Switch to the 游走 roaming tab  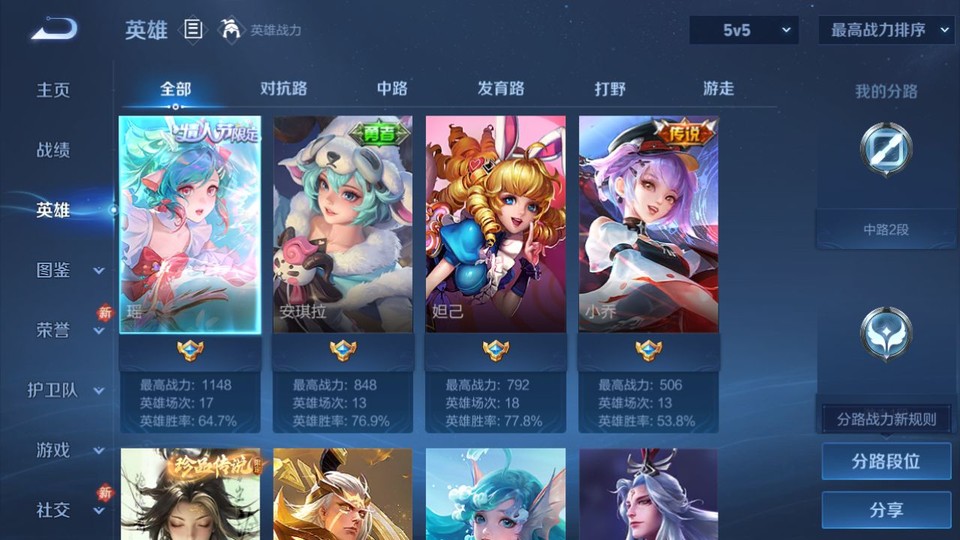718,89
